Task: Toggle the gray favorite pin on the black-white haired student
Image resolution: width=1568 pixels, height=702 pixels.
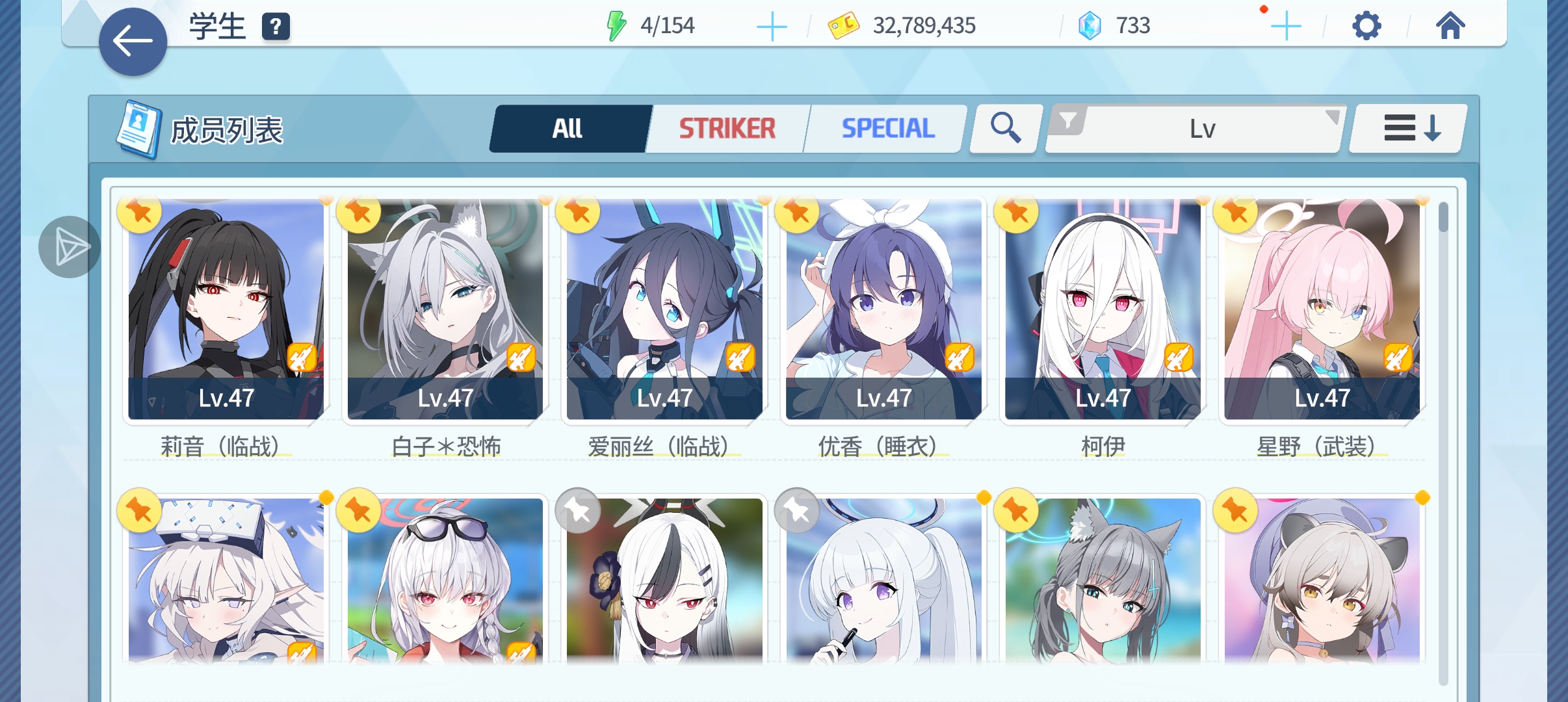Action: pos(577,512)
